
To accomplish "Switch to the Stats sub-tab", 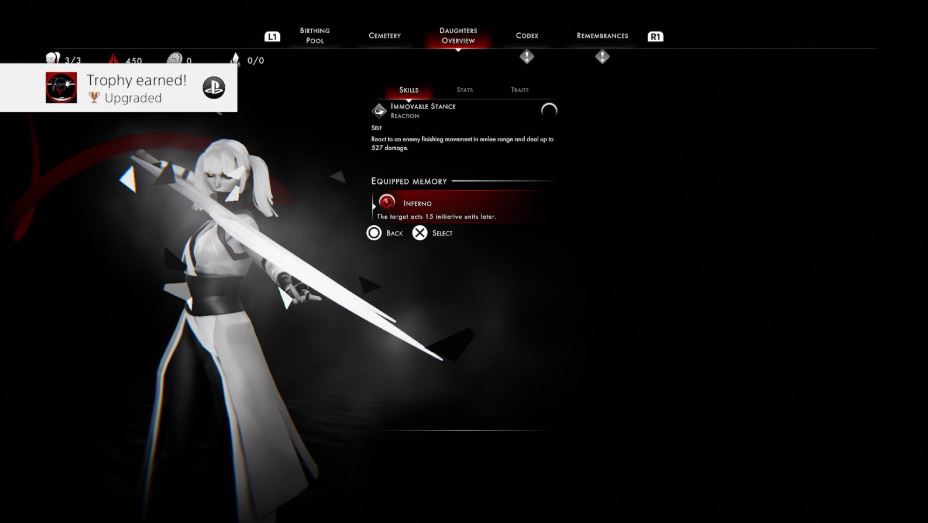I will coord(465,90).
